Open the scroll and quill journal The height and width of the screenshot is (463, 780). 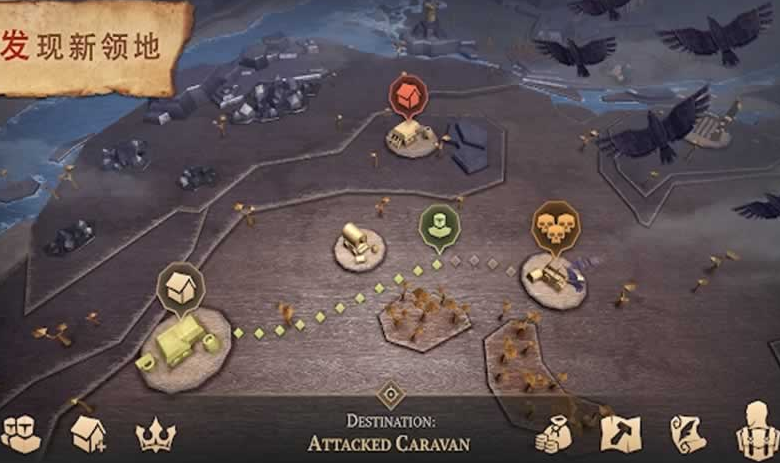click(x=688, y=433)
